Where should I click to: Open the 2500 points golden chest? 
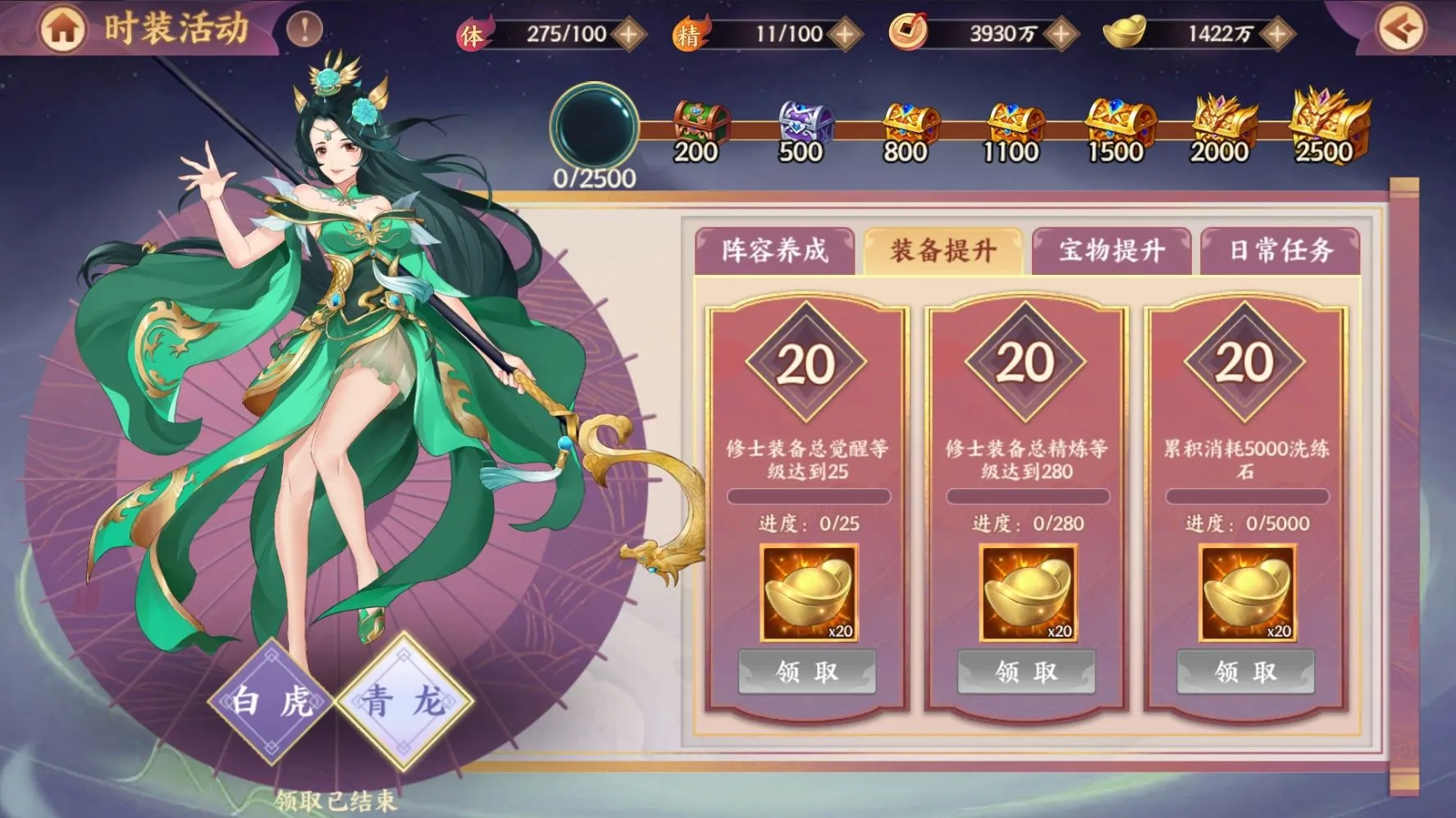[x=1327, y=123]
